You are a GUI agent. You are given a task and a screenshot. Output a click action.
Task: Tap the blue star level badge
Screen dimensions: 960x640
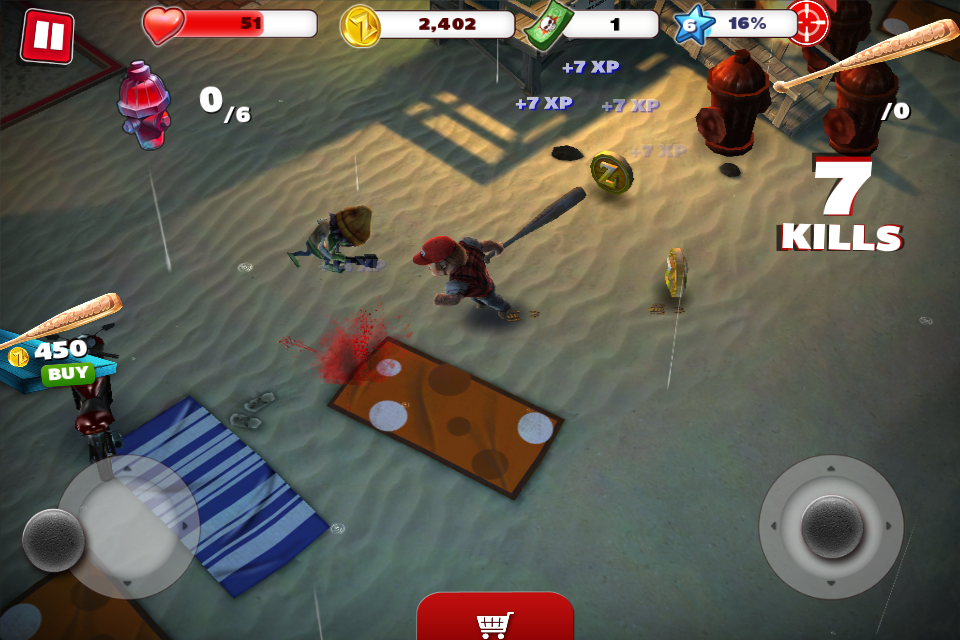coord(690,25)
